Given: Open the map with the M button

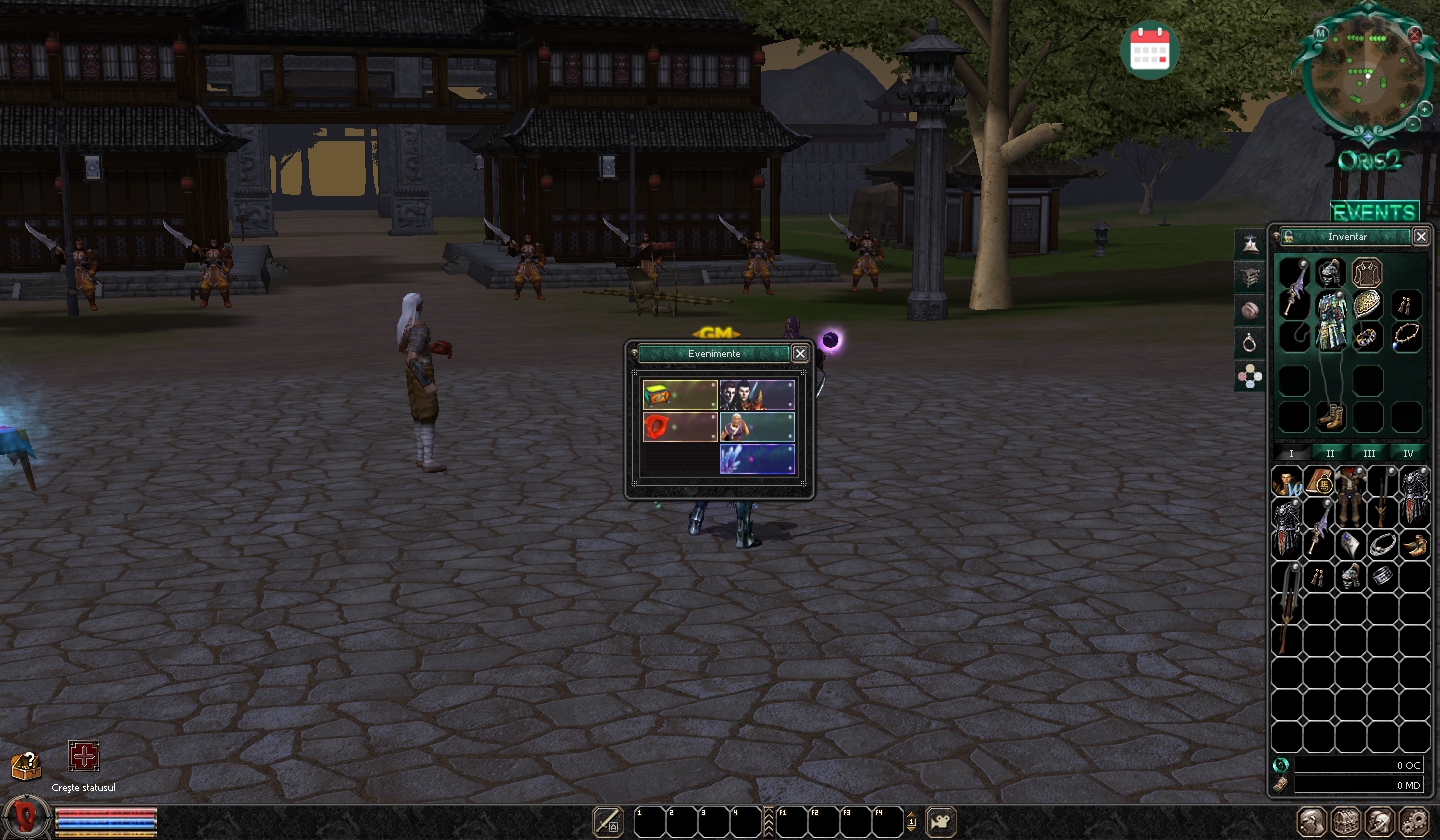Looking at the screenshot, I should [1321, 33].
